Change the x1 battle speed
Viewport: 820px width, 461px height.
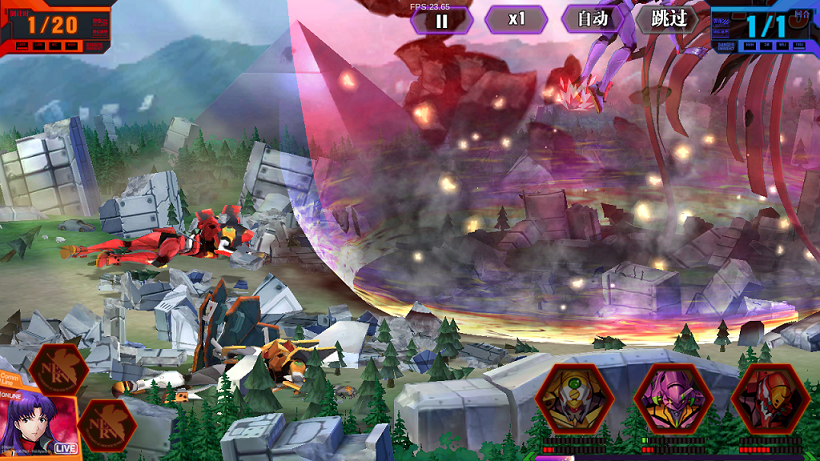pos(516,19)
